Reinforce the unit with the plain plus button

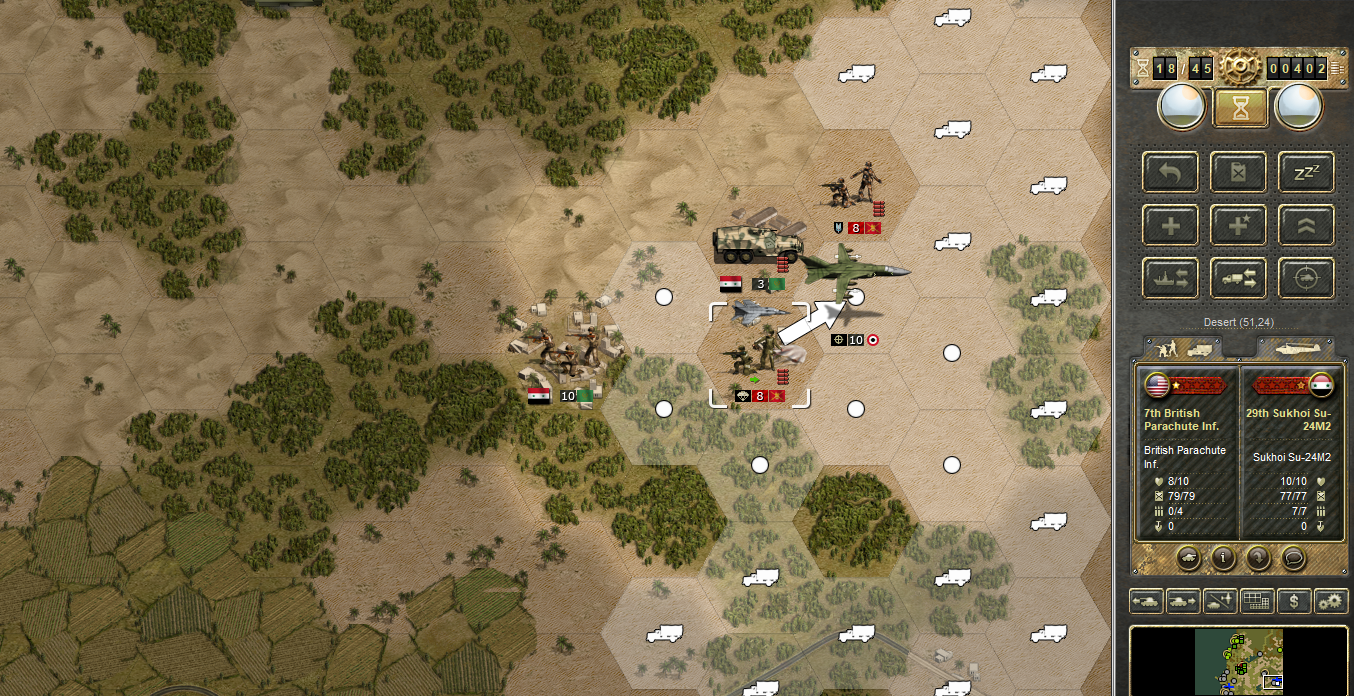pos(1169,225)
